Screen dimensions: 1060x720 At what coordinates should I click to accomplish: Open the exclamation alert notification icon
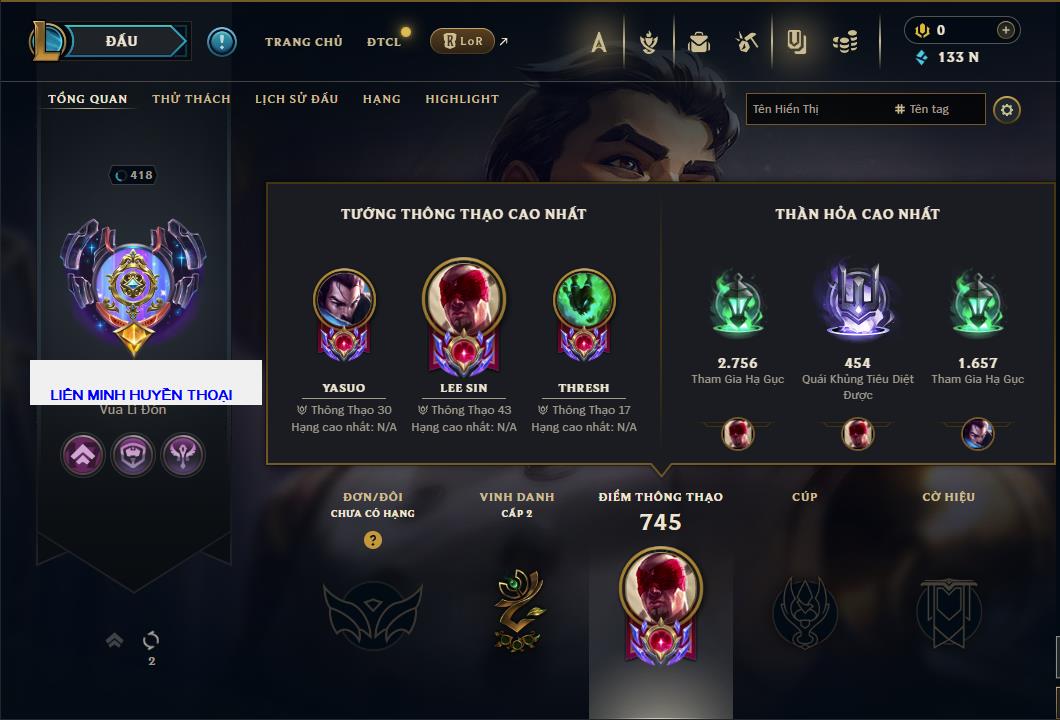coord(221,41)
